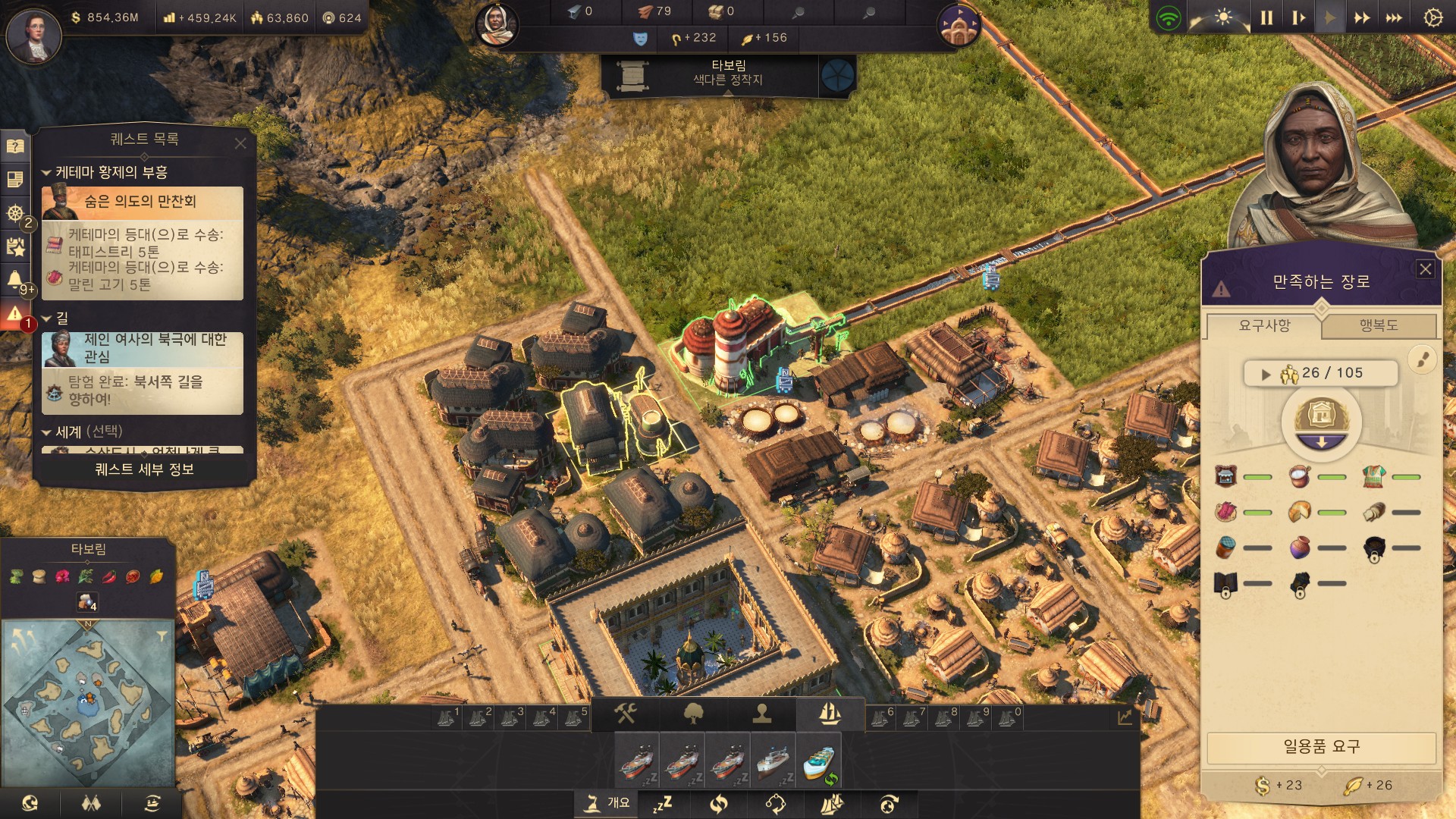Open the ships category in build bar
This screenshot has height=819, width=1456.
(830, 714)
